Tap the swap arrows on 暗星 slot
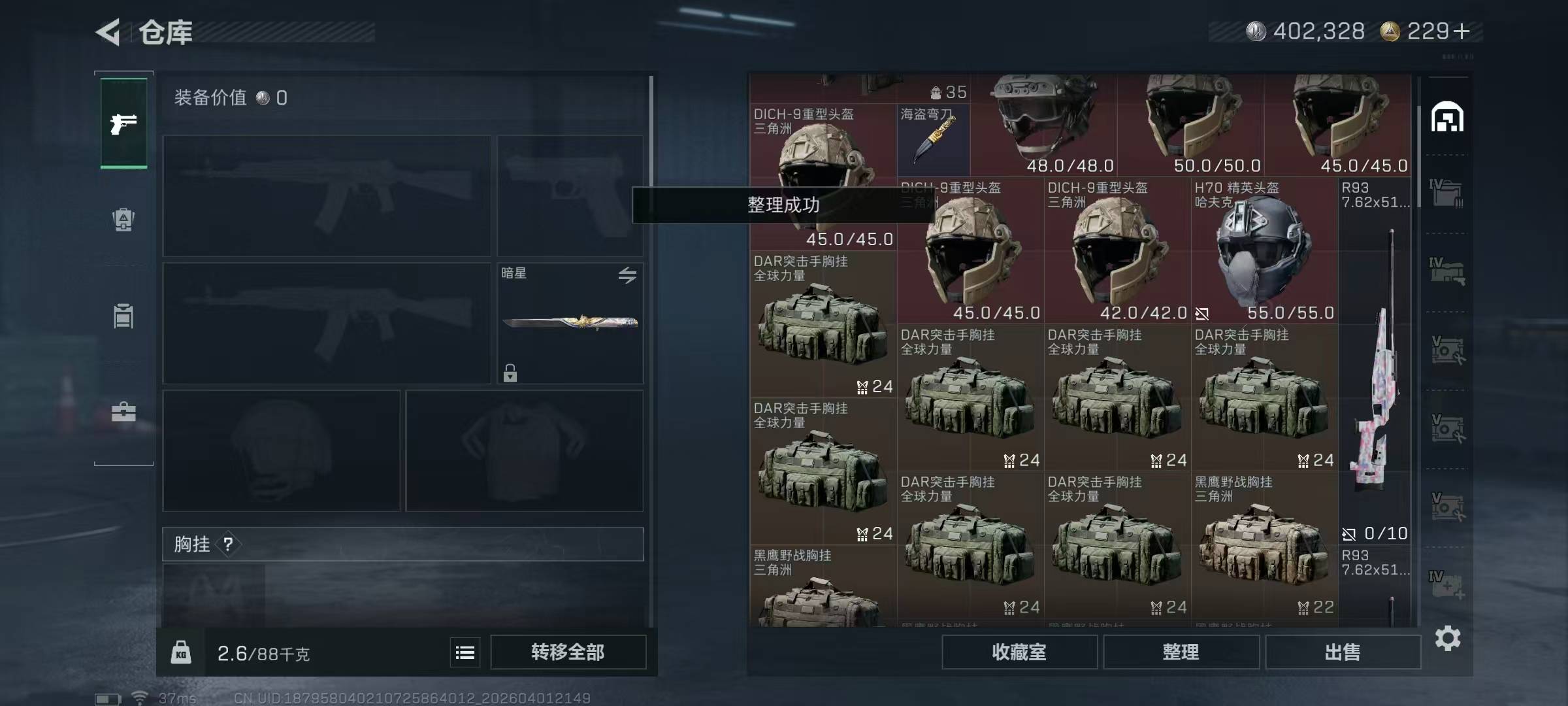Image resolution: width=1568 pixels, height=706 pixels. (627, 275)
